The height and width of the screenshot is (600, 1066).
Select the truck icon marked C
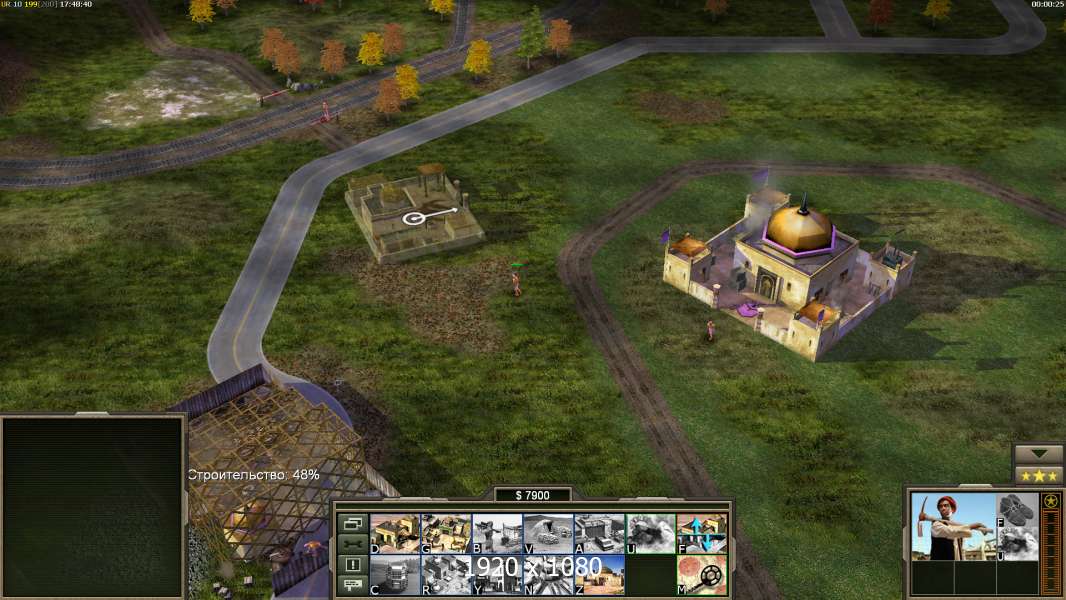395,574
